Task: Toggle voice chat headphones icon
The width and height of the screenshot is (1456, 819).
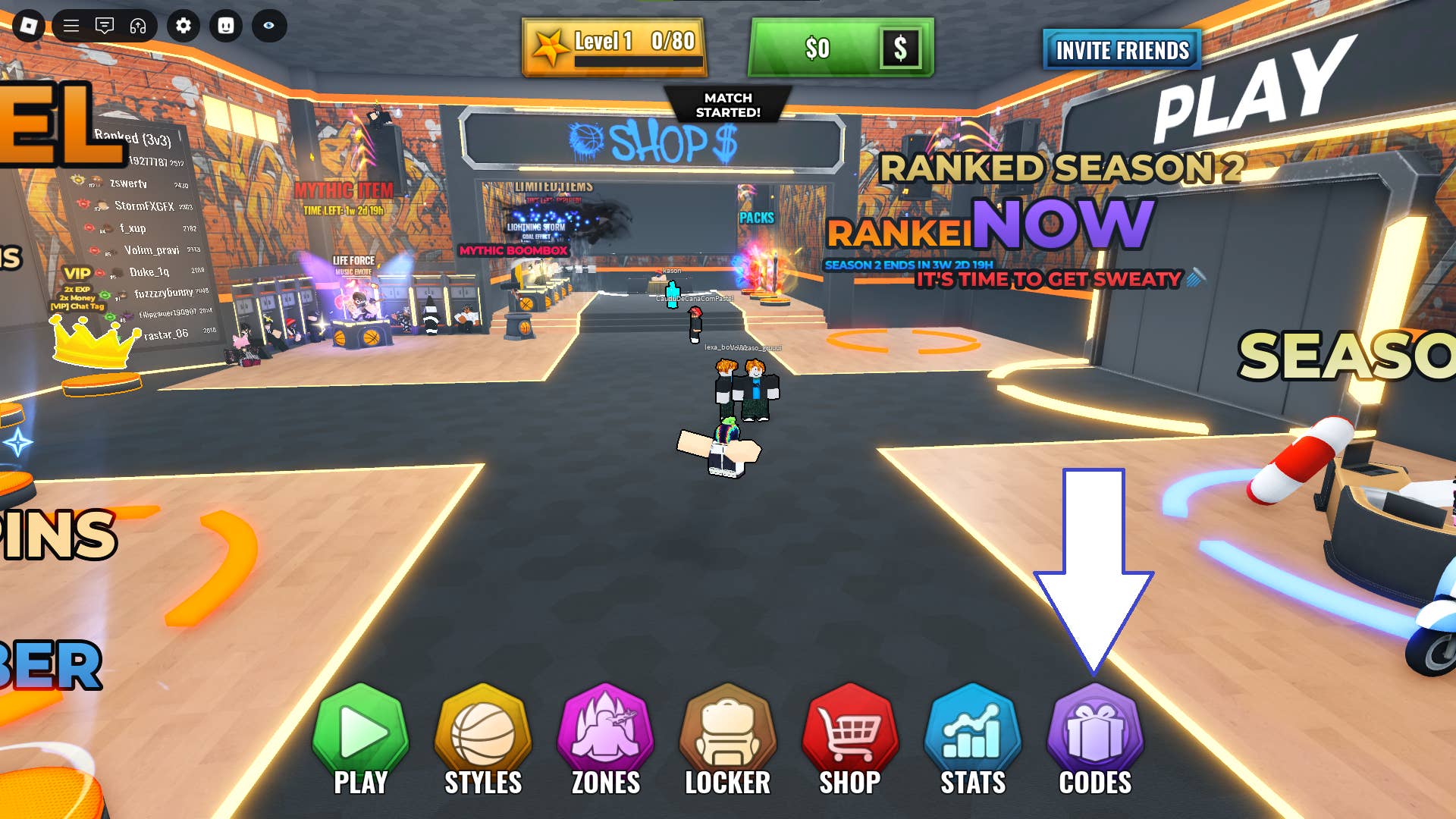Action: coord(137,26)
